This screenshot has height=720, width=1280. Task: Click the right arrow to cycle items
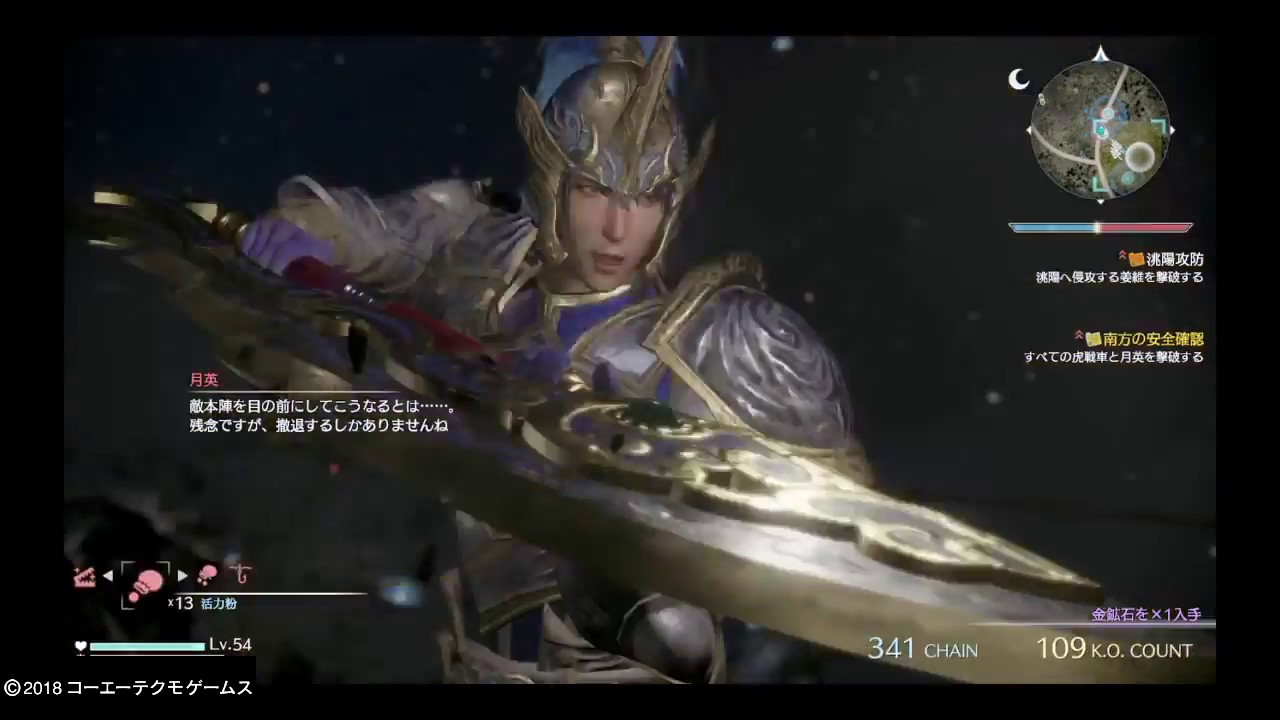point(183,574)
